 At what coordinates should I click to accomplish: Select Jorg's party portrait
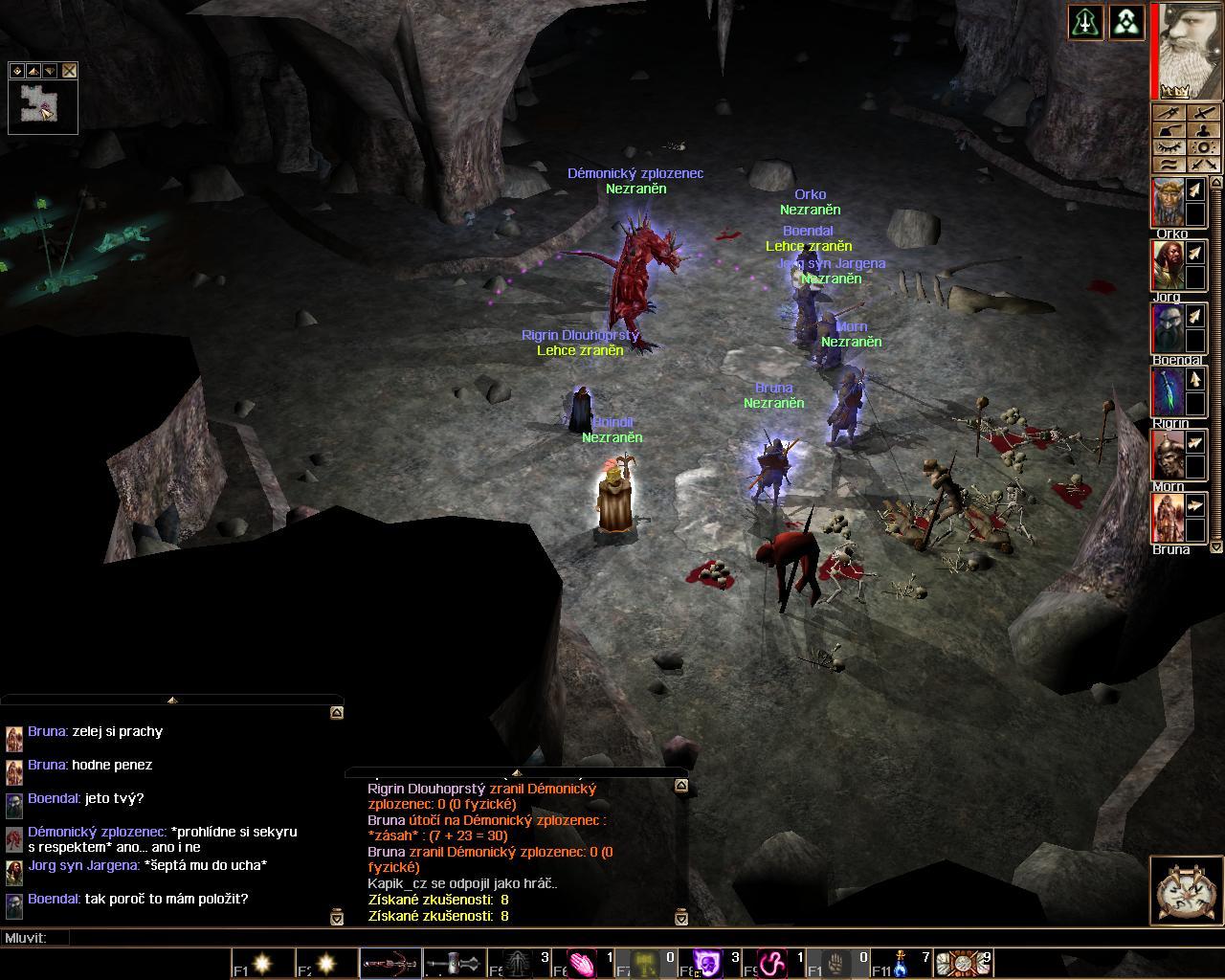(x=1168, y=265)
